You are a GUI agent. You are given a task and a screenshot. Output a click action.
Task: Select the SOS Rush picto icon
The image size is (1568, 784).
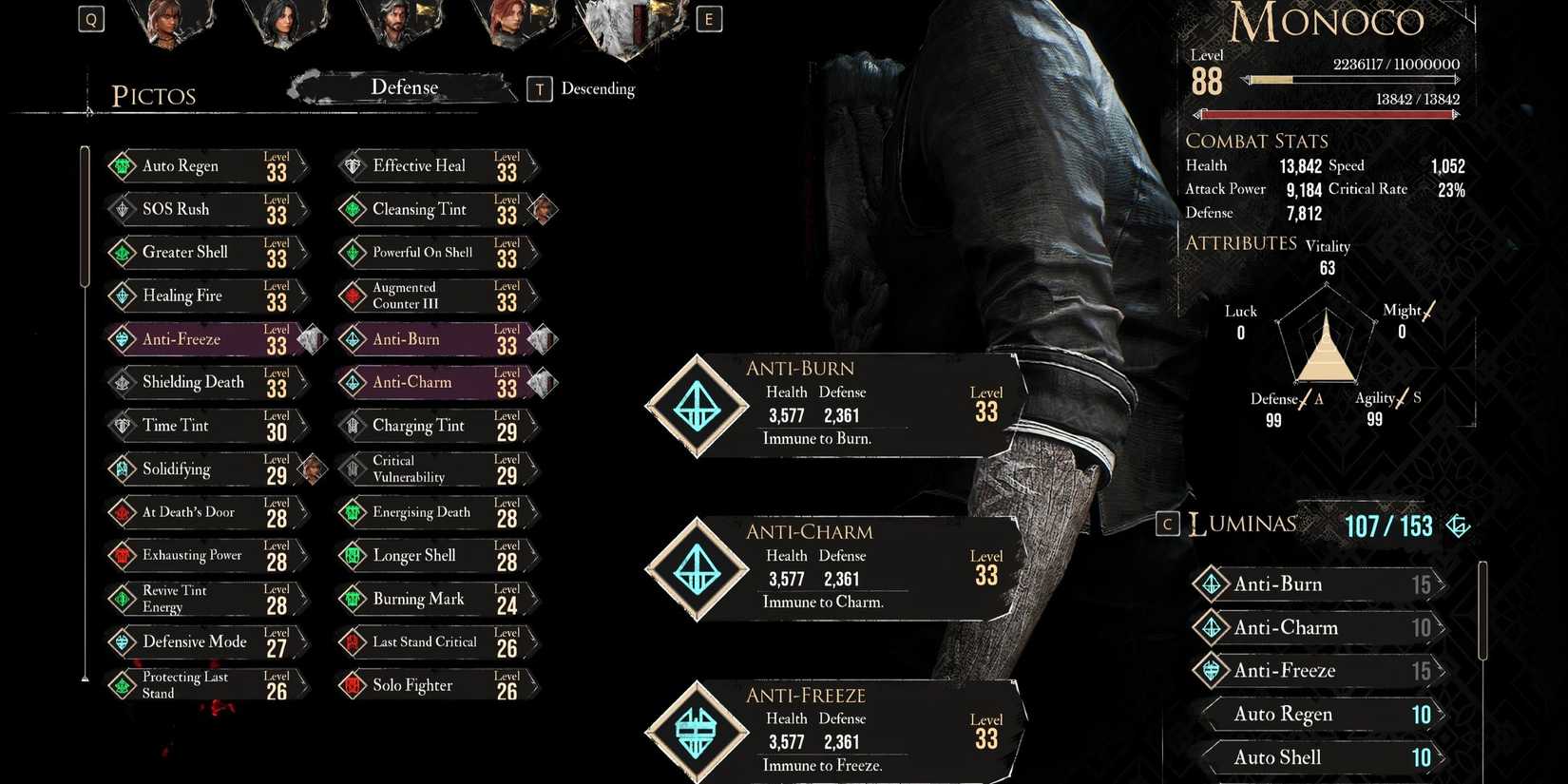click(x=122, y=209)
